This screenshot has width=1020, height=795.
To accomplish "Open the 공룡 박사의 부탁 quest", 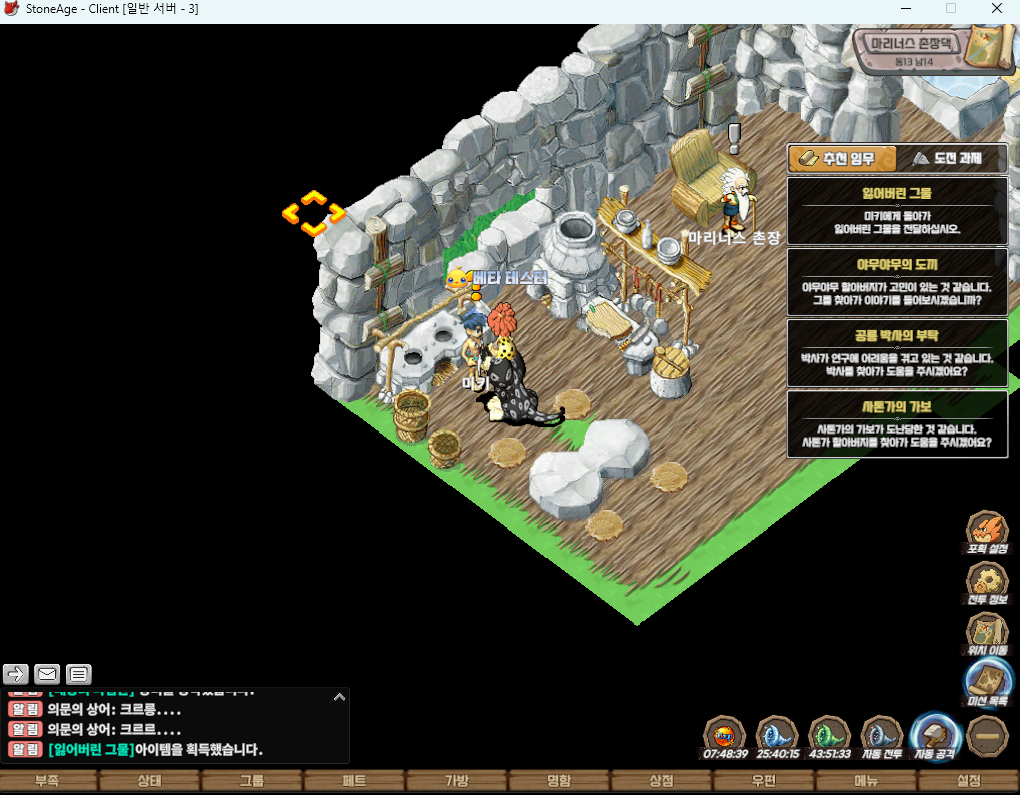I will tap(897, 352).
